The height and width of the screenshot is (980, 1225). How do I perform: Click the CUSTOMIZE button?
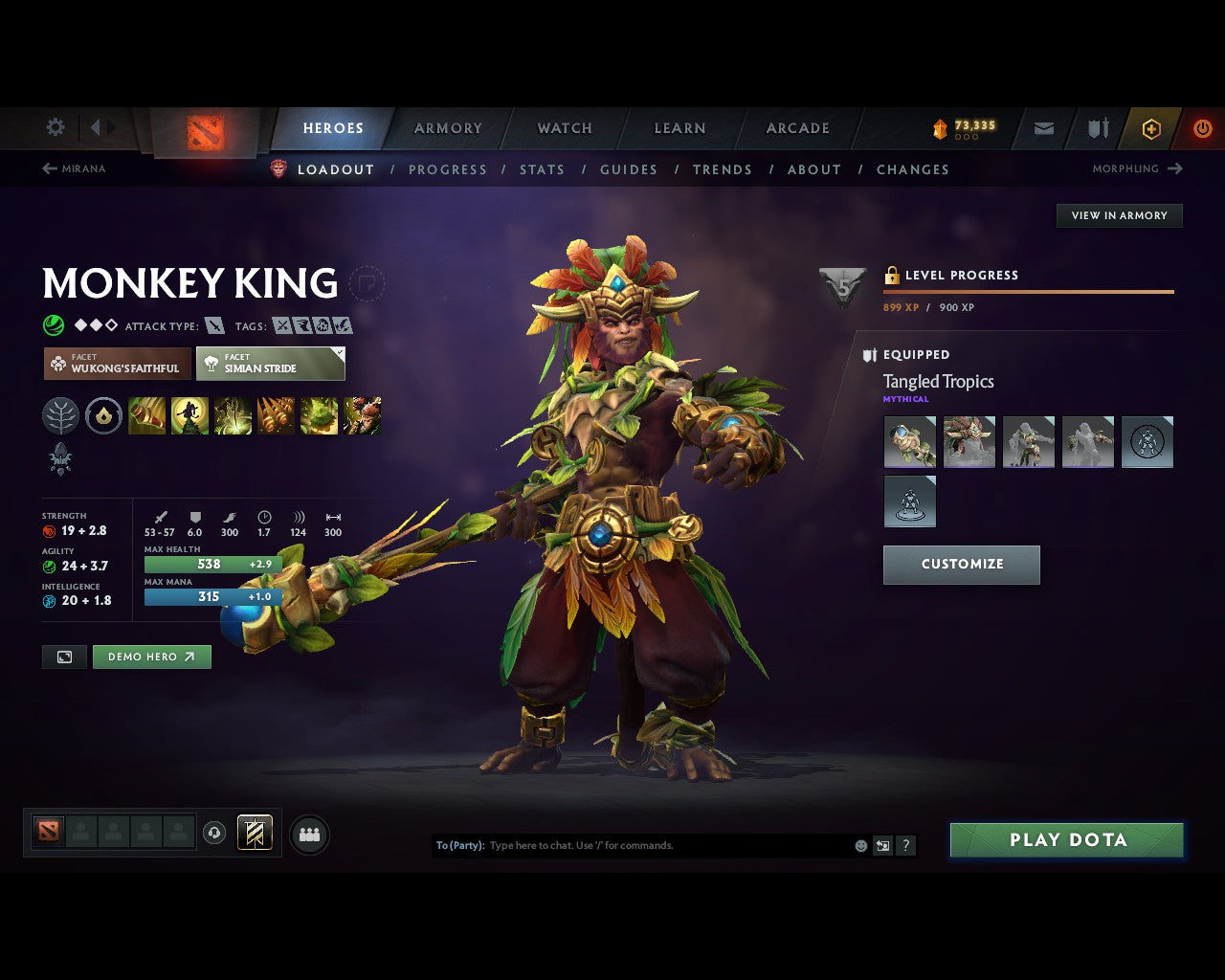tap(961, 565)
